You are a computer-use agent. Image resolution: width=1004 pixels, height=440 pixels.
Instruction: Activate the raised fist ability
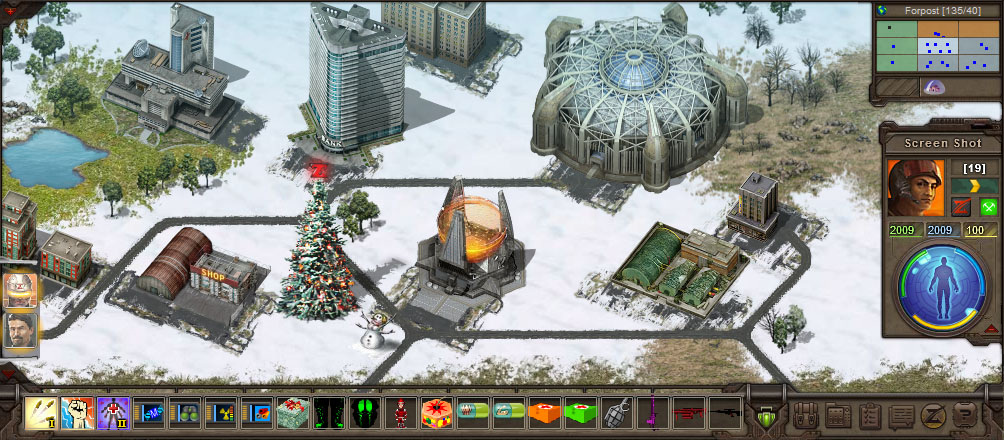[77, 411]
